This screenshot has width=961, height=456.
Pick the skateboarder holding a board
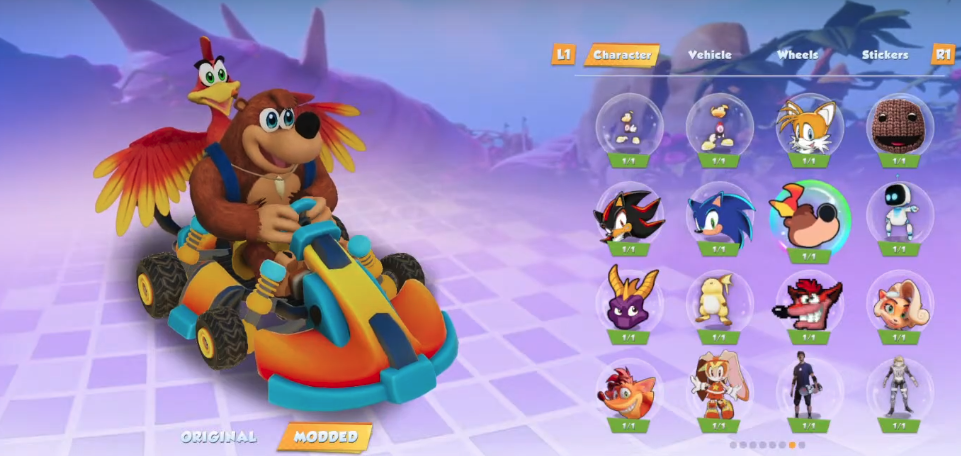pos(810,386)
